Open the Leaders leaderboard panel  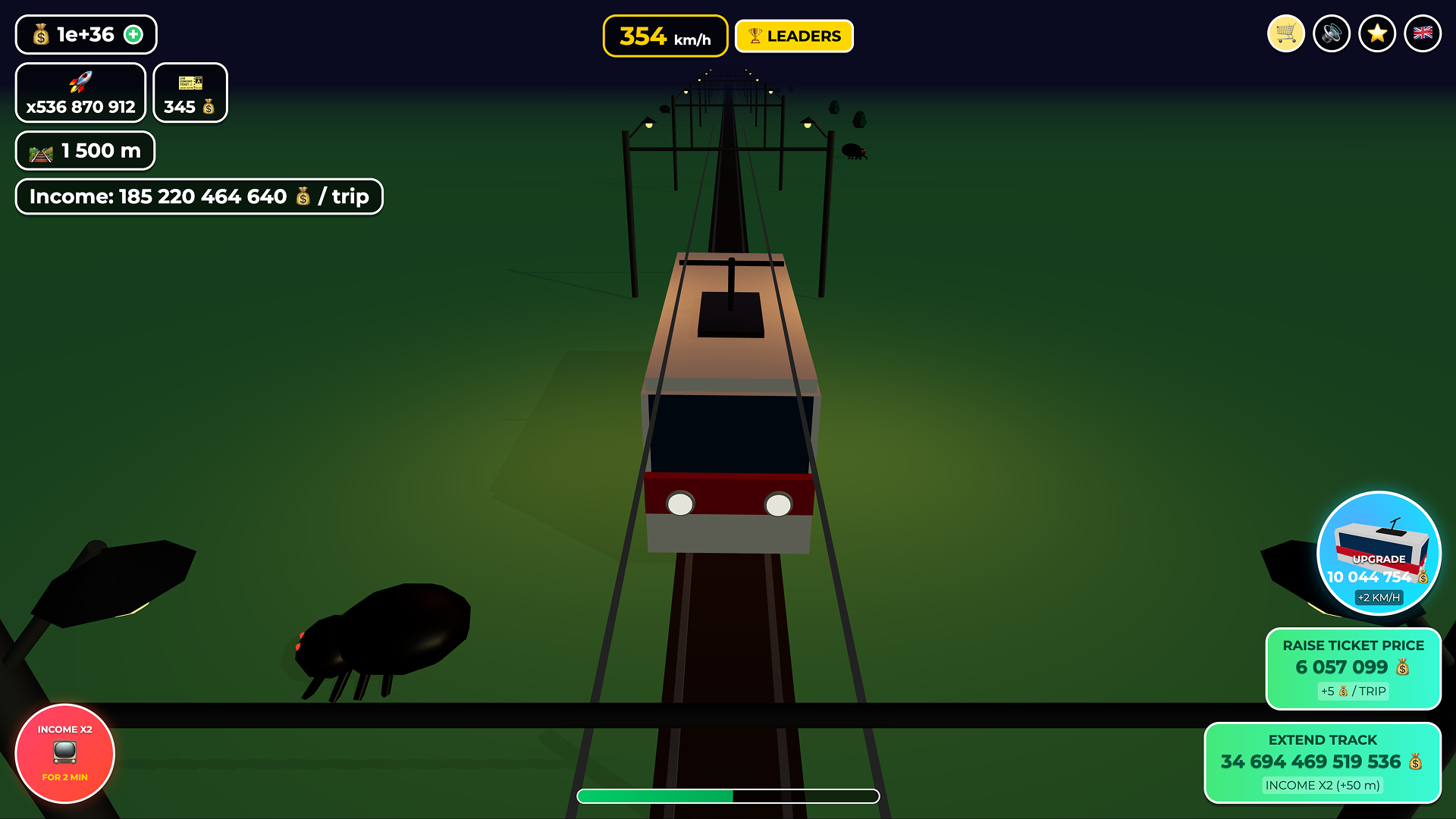click(x=793, y=35)
